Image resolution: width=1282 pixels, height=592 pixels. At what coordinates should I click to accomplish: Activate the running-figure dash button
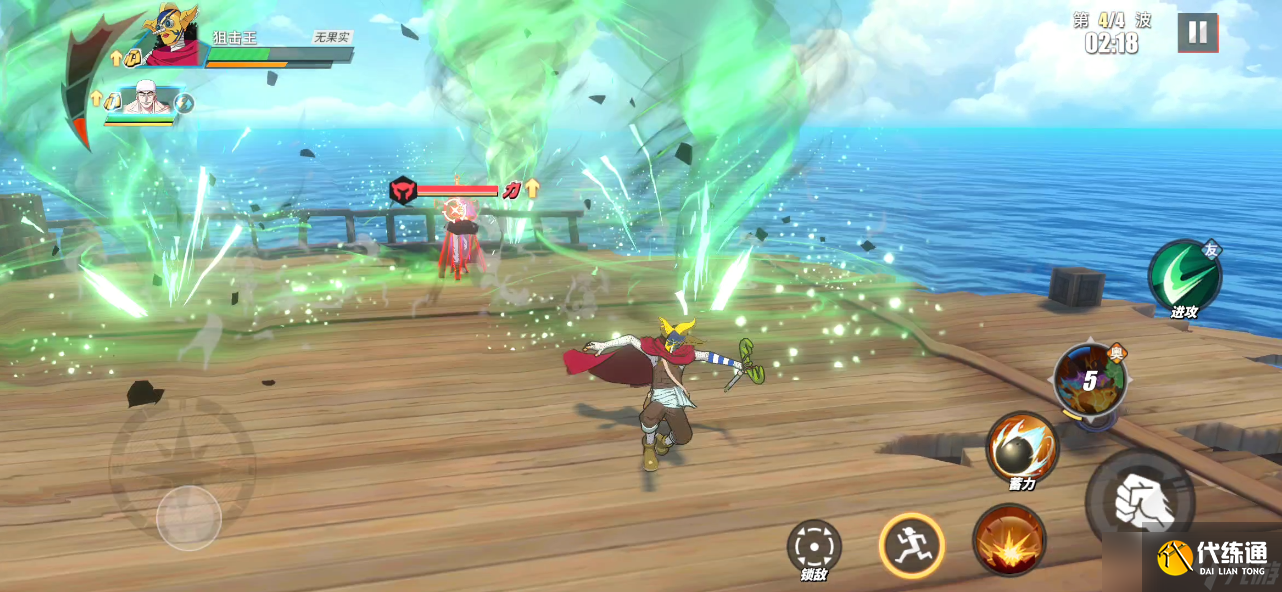tap(911, 545)
